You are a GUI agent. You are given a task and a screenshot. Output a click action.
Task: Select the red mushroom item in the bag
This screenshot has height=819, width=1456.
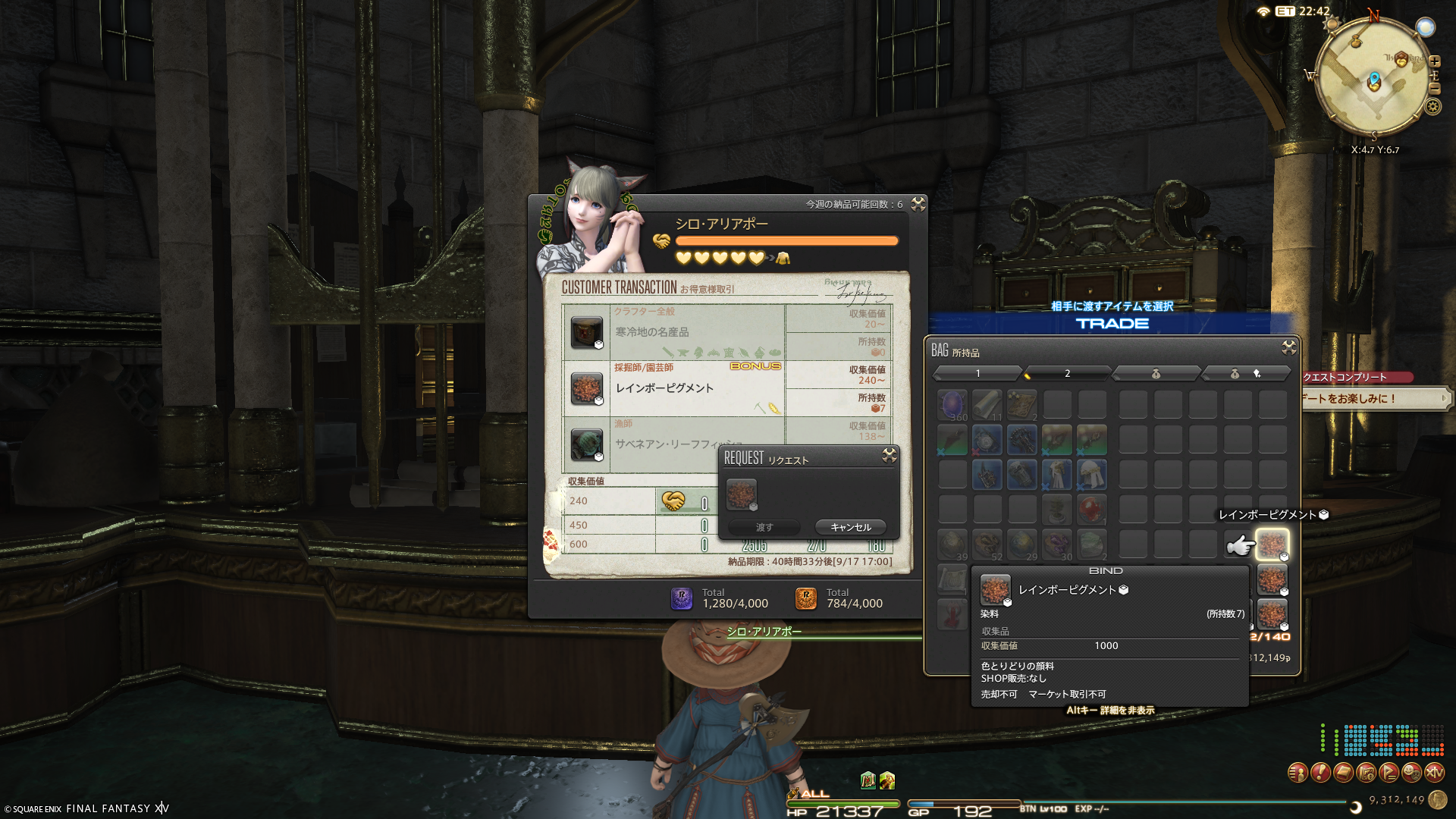(1091, 510)
